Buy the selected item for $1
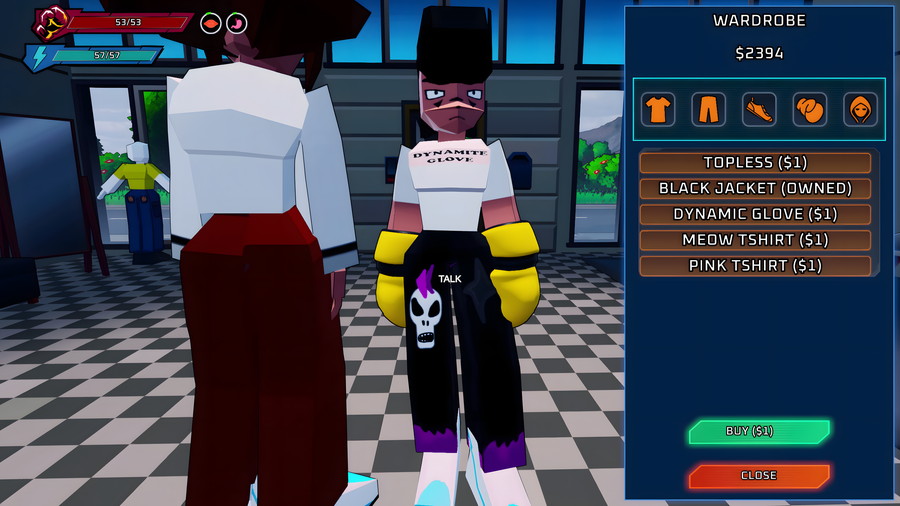This screenshot has width=900, height=506. click(758, 432)
